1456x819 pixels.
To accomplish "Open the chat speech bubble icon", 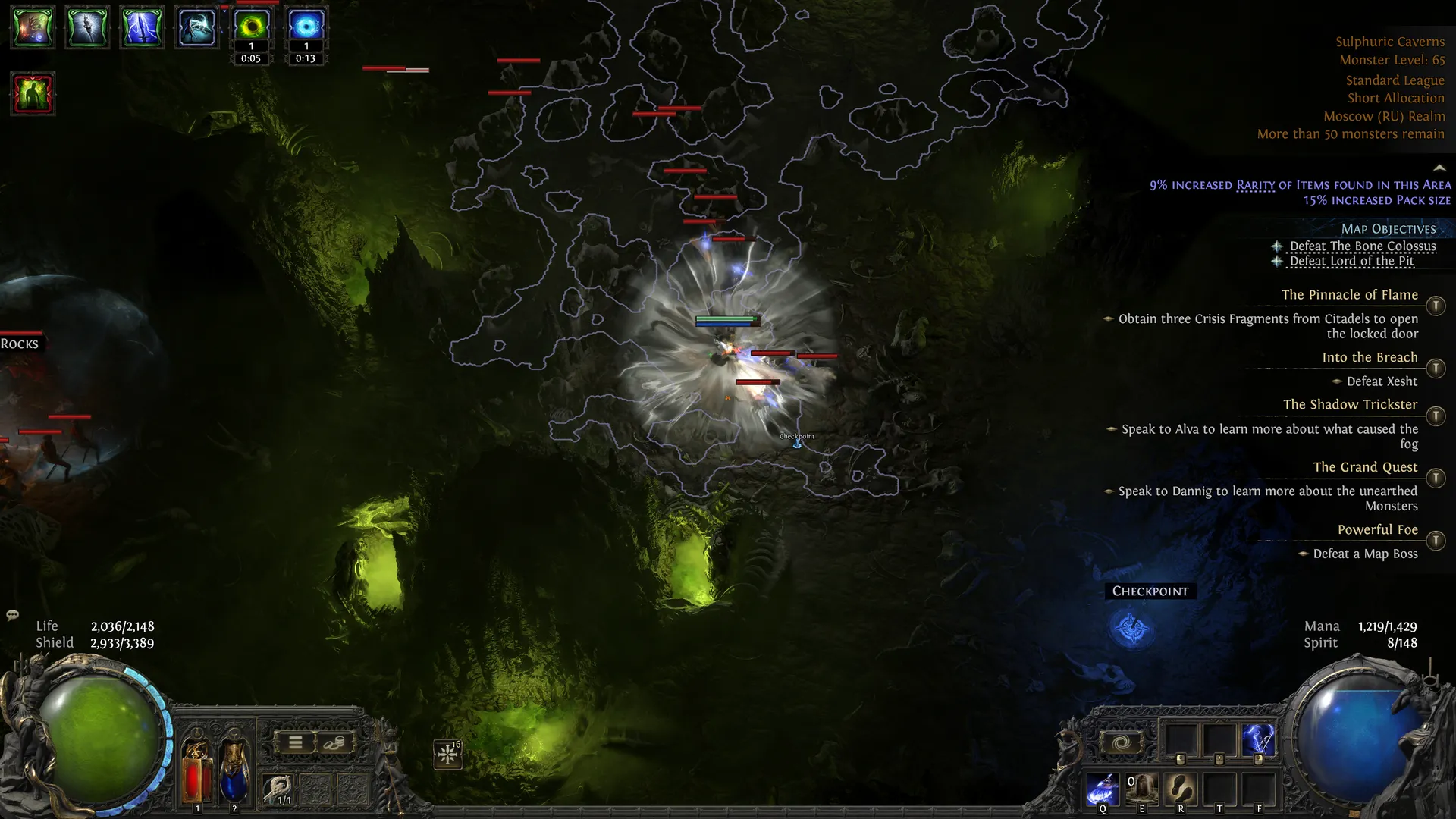I will point(13,615).
